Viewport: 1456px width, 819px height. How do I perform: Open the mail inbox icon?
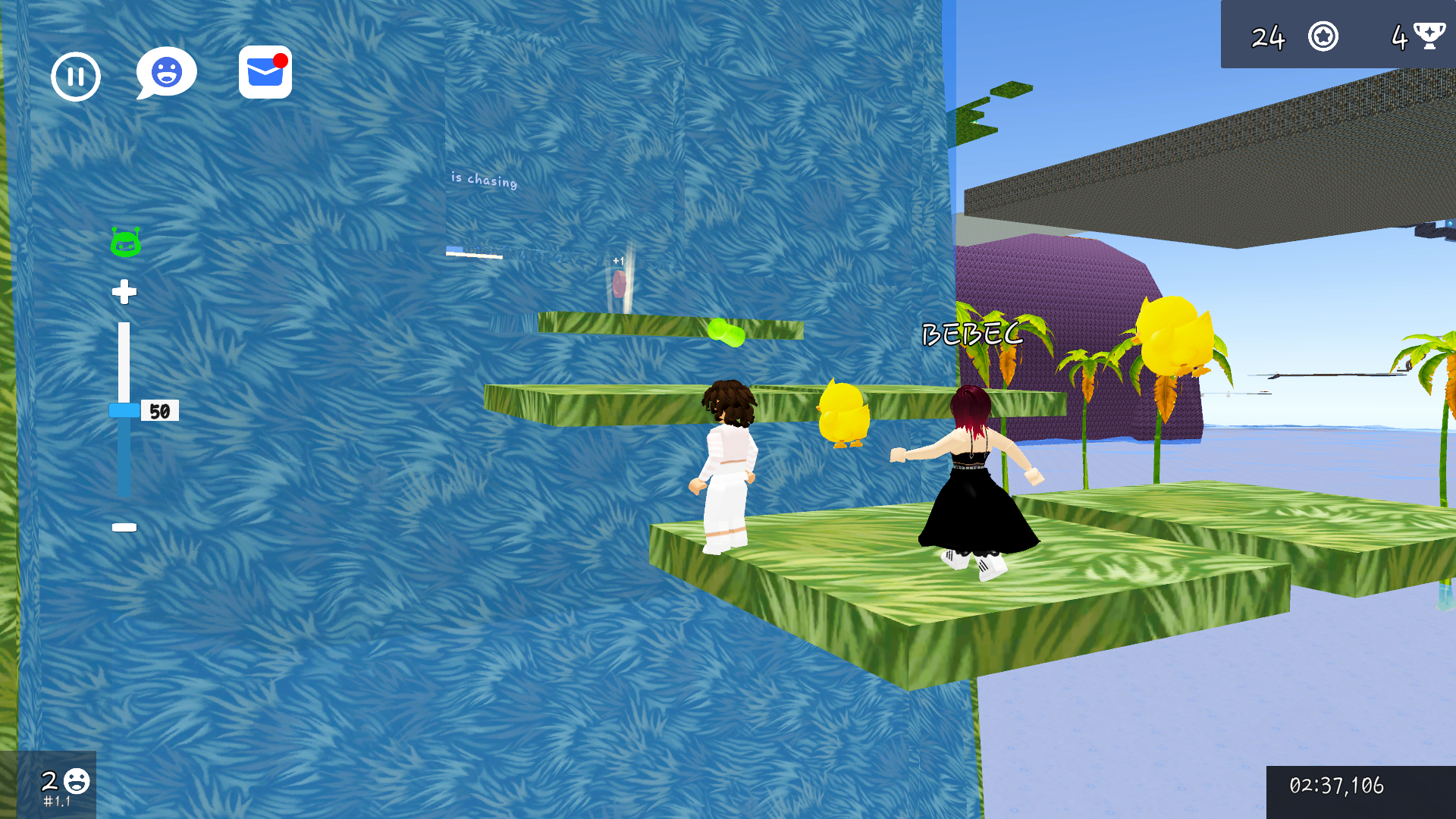pos(264,74)
